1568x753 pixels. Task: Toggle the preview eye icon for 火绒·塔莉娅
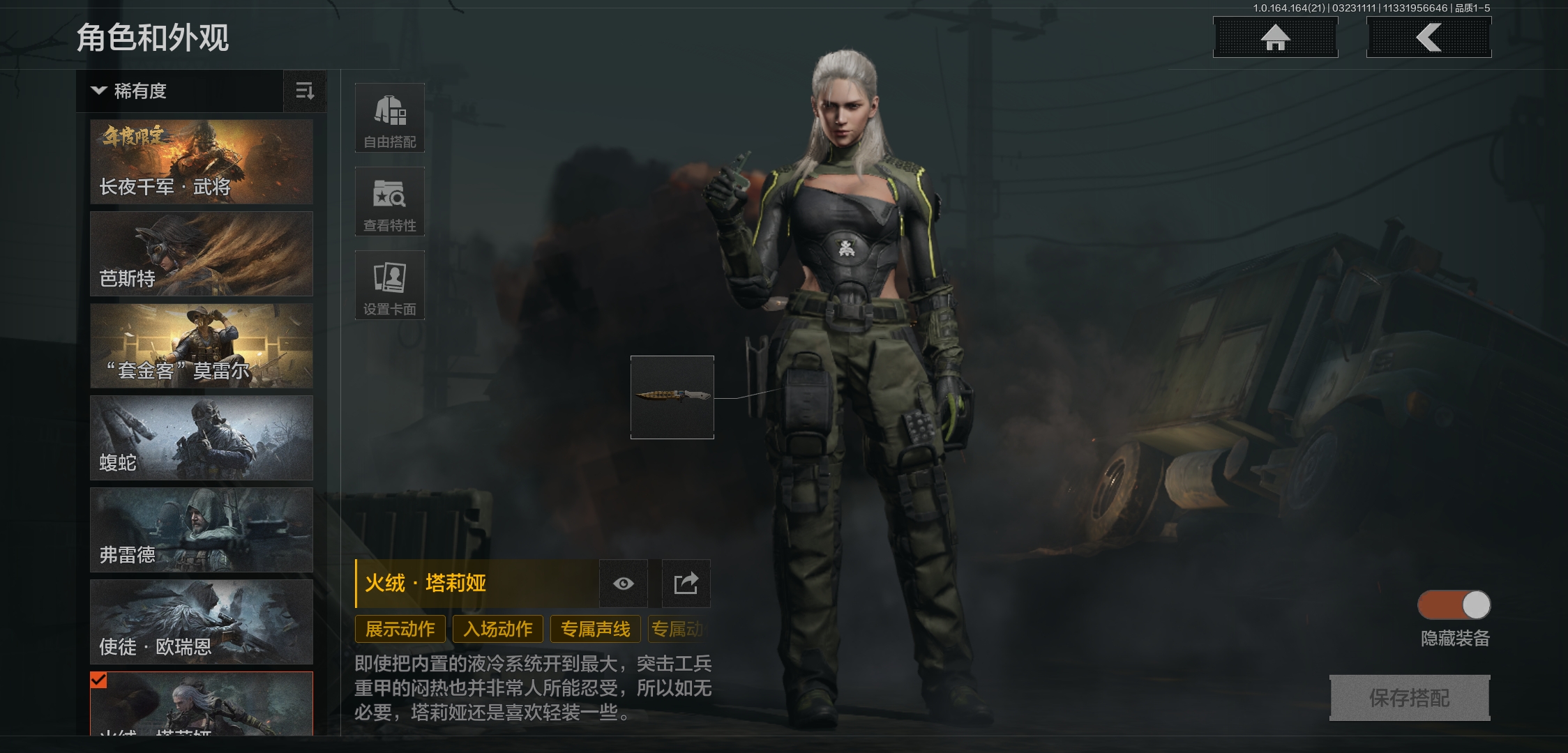tap(624, 584)
